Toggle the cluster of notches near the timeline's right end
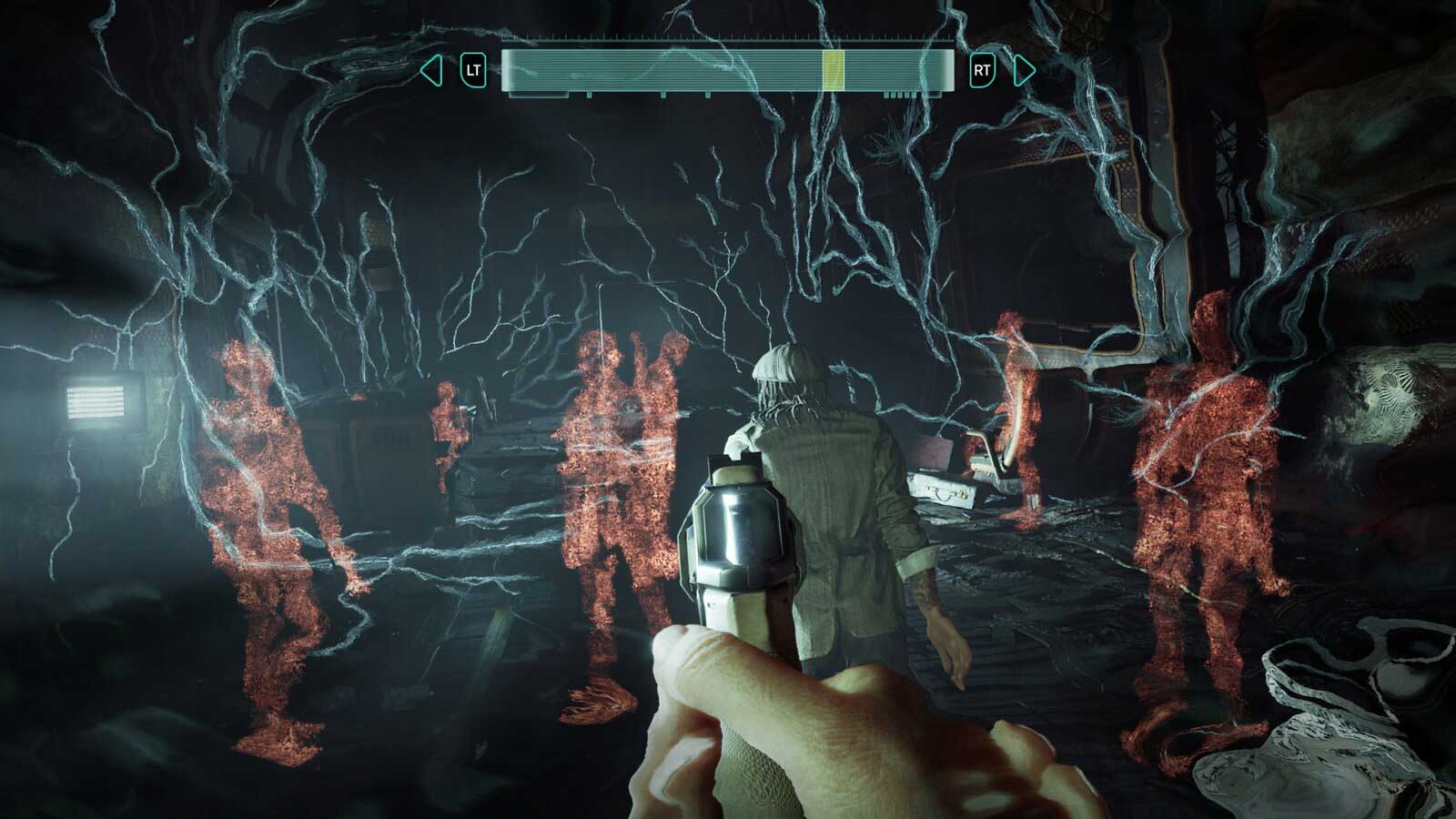 [898, 93]
